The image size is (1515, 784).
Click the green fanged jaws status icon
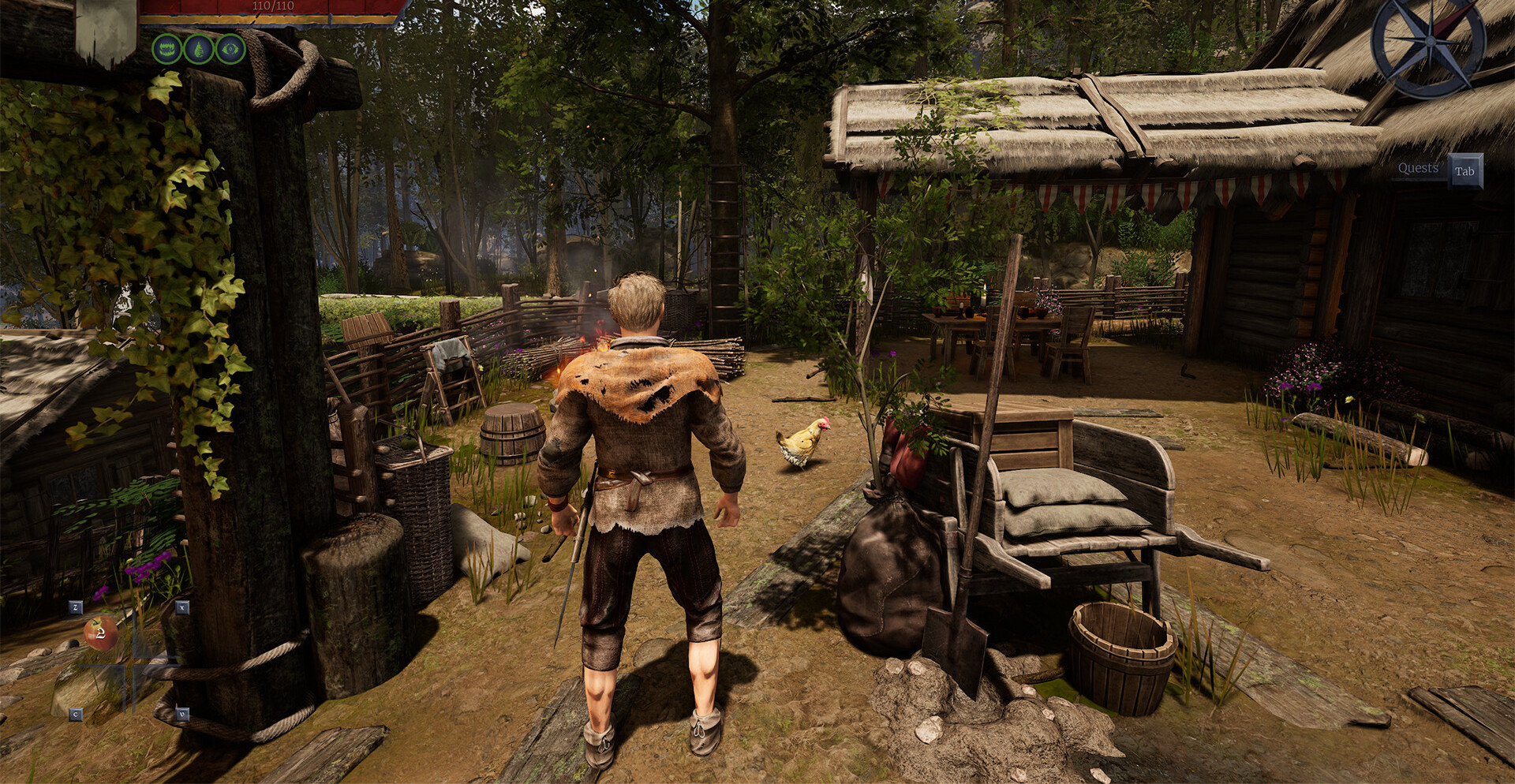(x=166, y=49)
